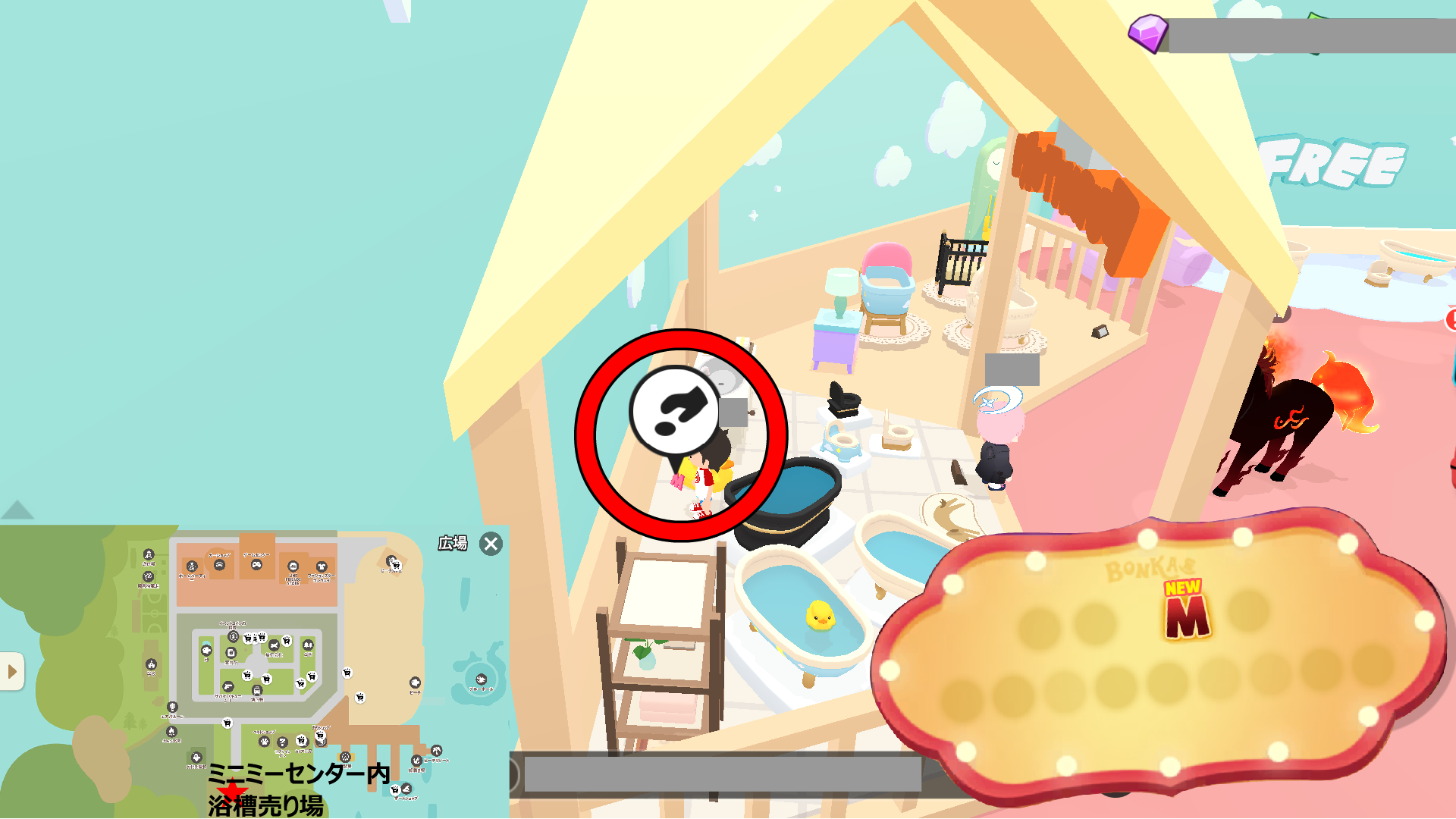Choose the car shop marker on map

point(219,565)
